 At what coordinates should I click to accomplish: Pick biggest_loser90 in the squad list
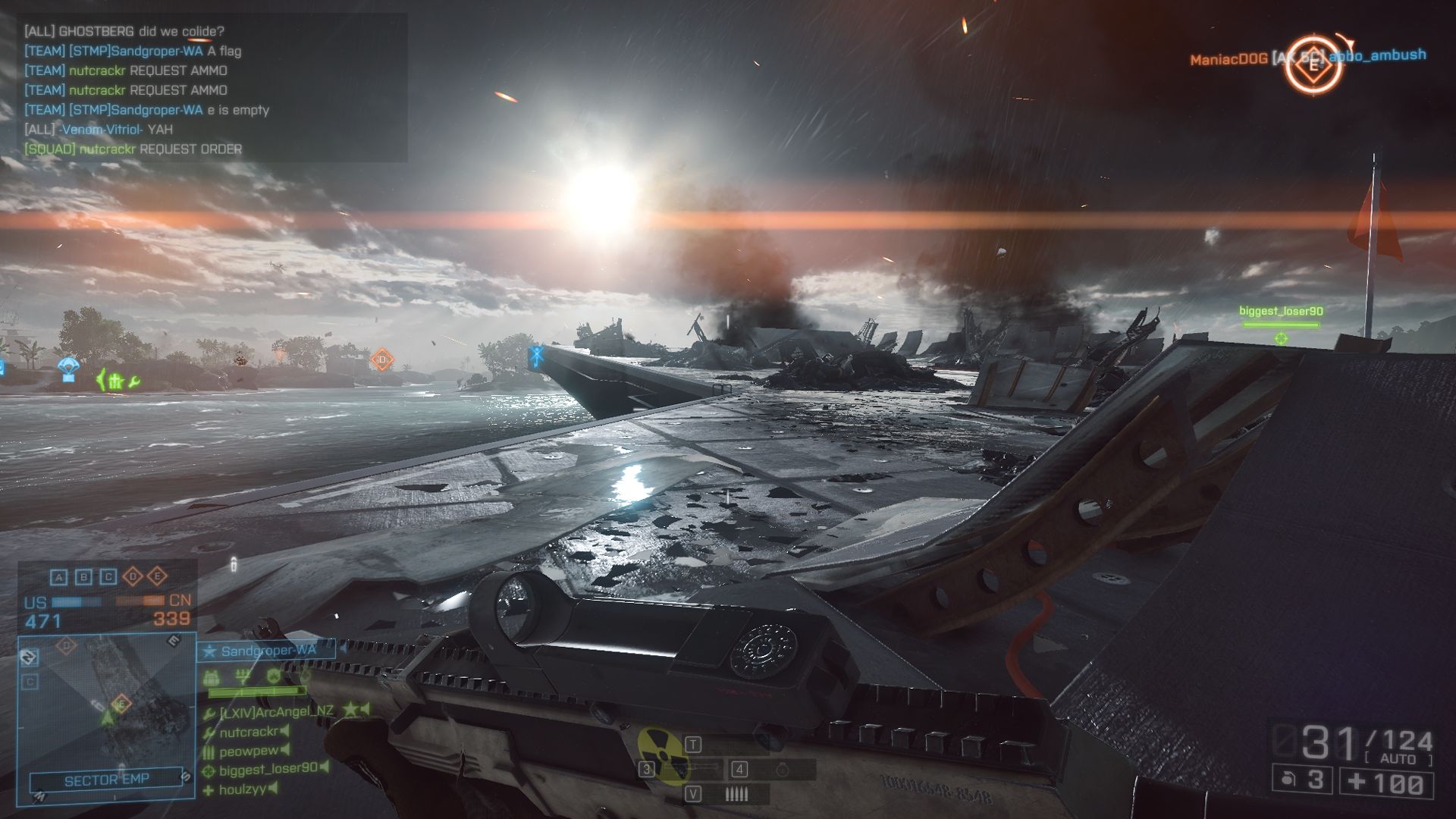pyautogui.click(x=268, y=769)
